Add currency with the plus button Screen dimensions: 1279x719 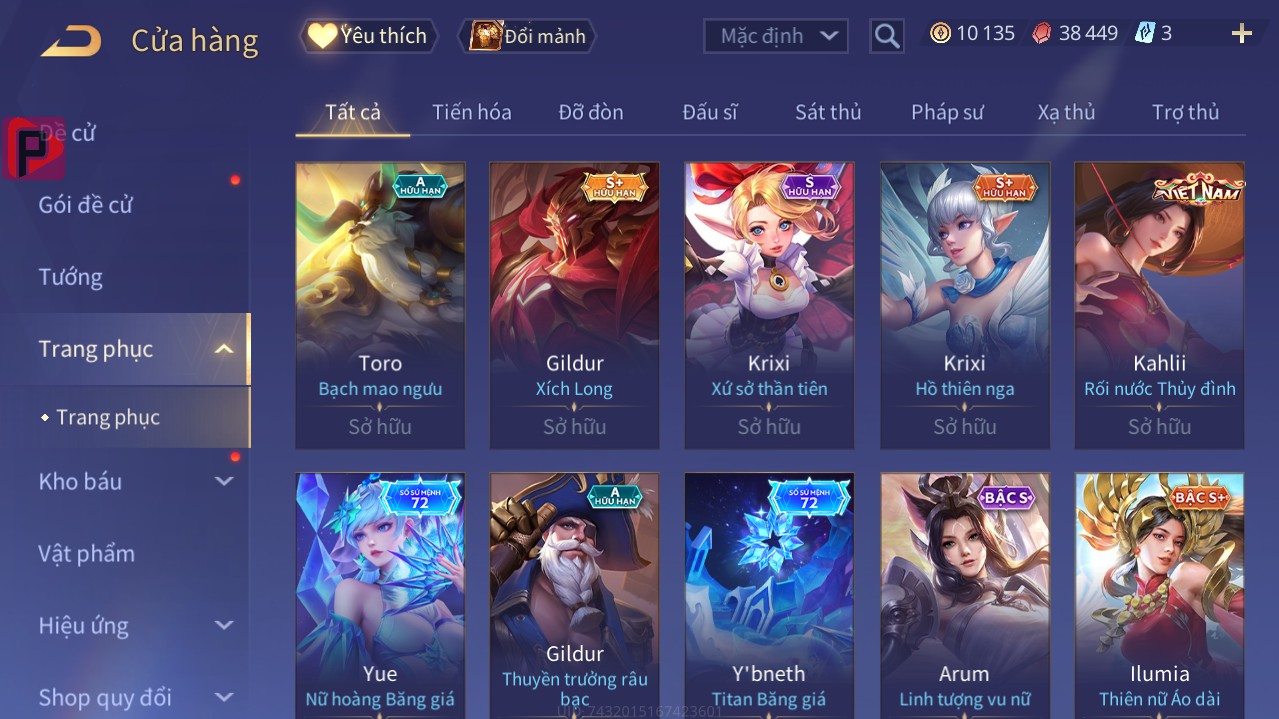pyautogui.click(x=1241, y=34)
